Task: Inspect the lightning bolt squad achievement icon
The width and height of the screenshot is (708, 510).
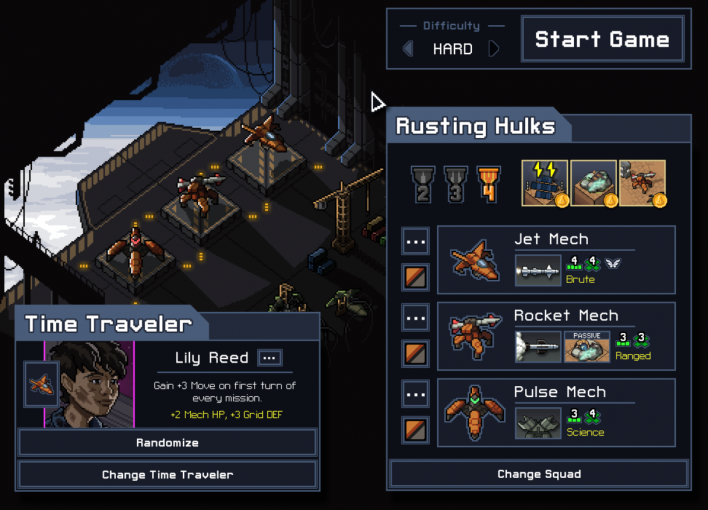Action: (545, 183)
